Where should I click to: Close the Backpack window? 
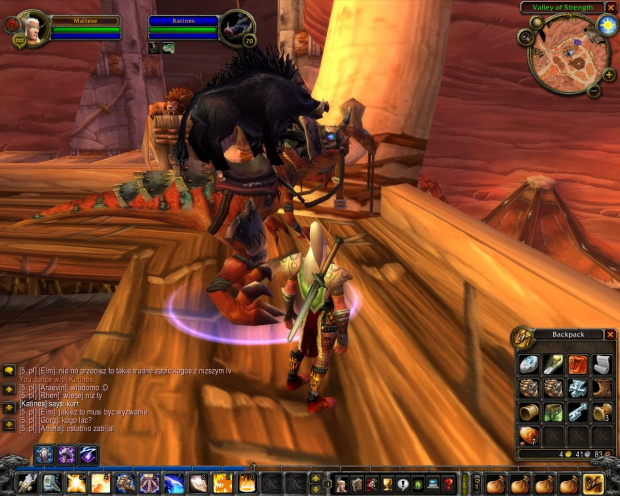(609, 334)
